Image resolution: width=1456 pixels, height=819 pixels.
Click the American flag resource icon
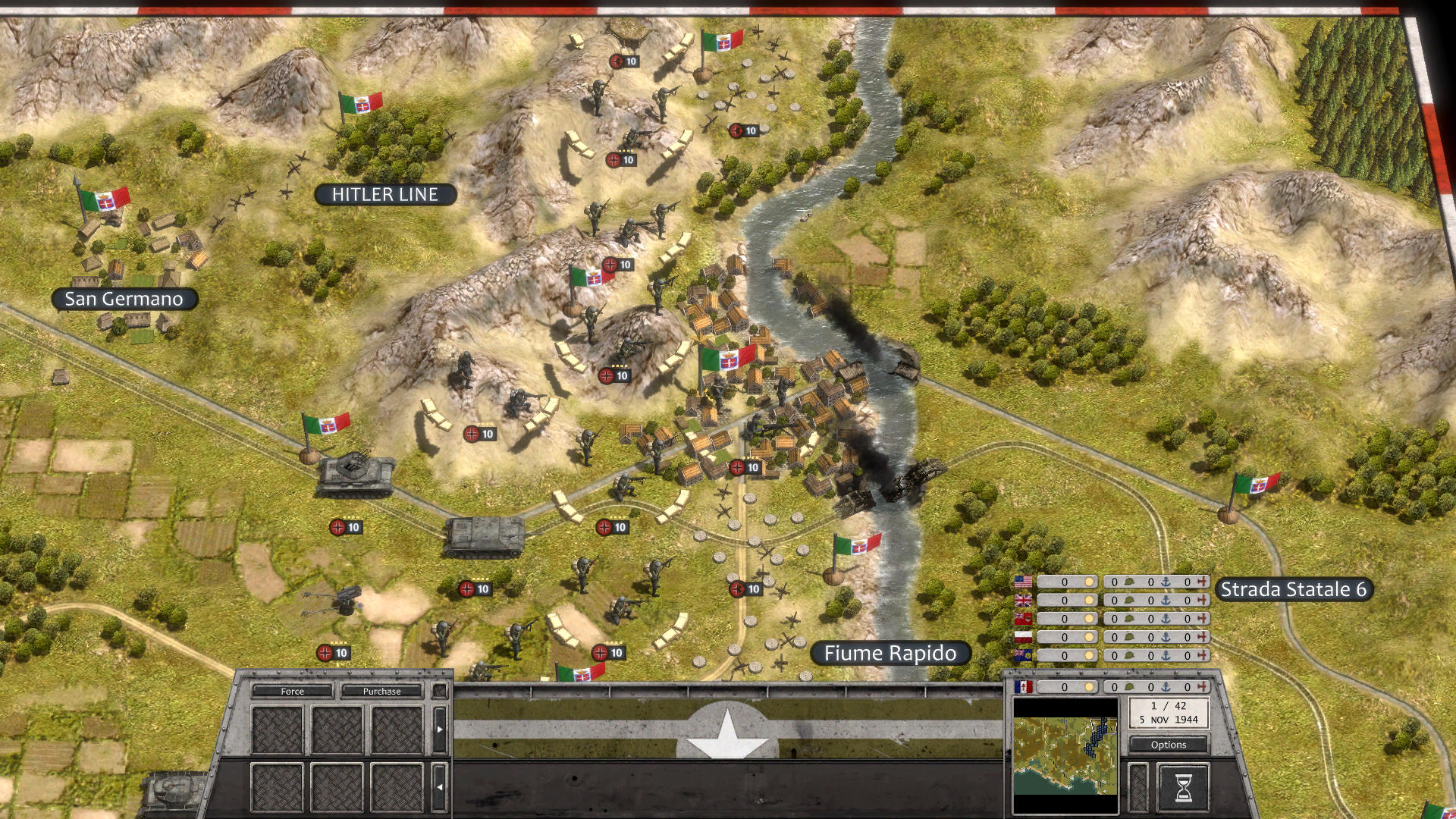coord(1023,581)
